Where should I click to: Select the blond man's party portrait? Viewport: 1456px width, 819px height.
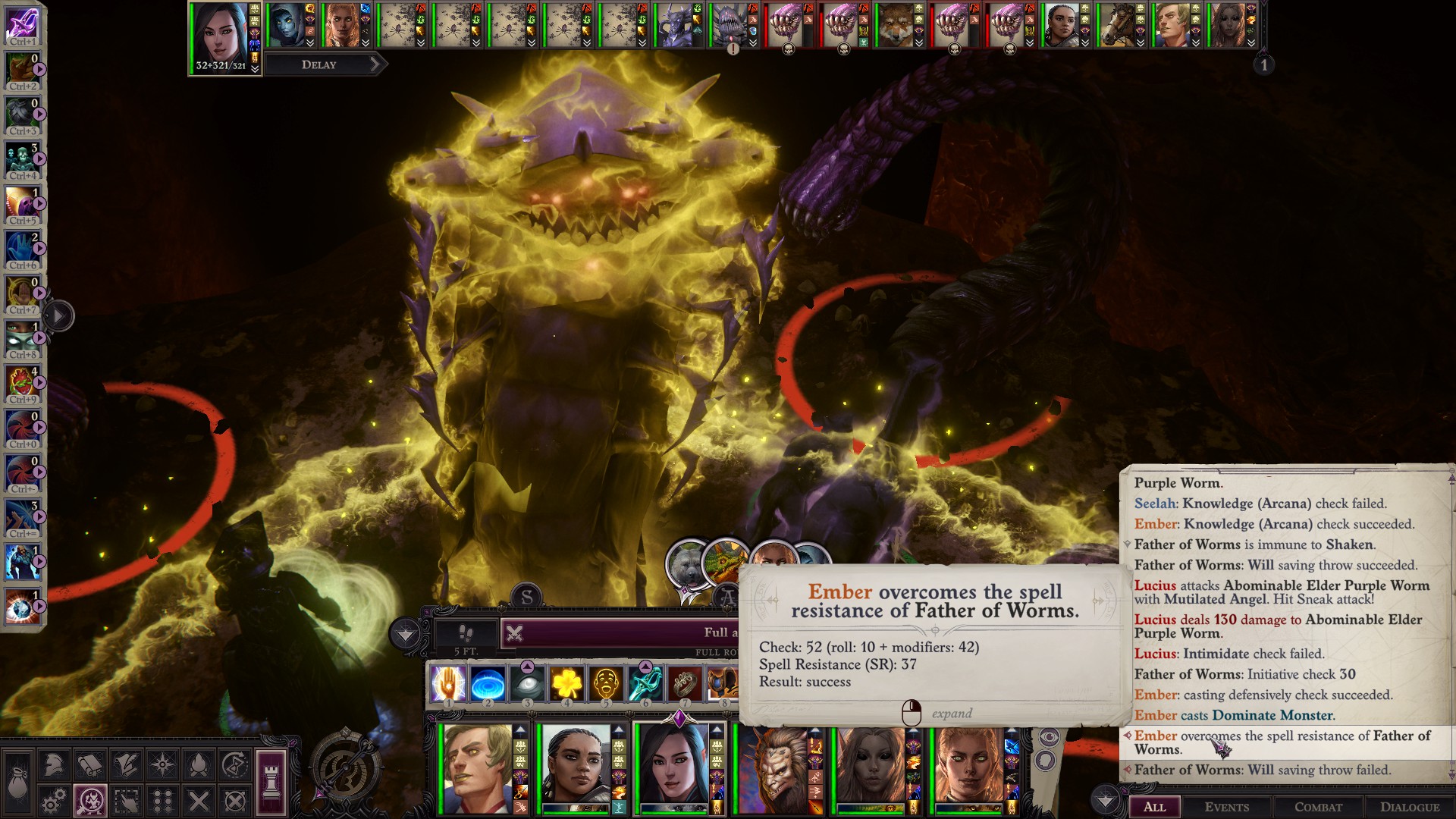click(x=478, y=767)
